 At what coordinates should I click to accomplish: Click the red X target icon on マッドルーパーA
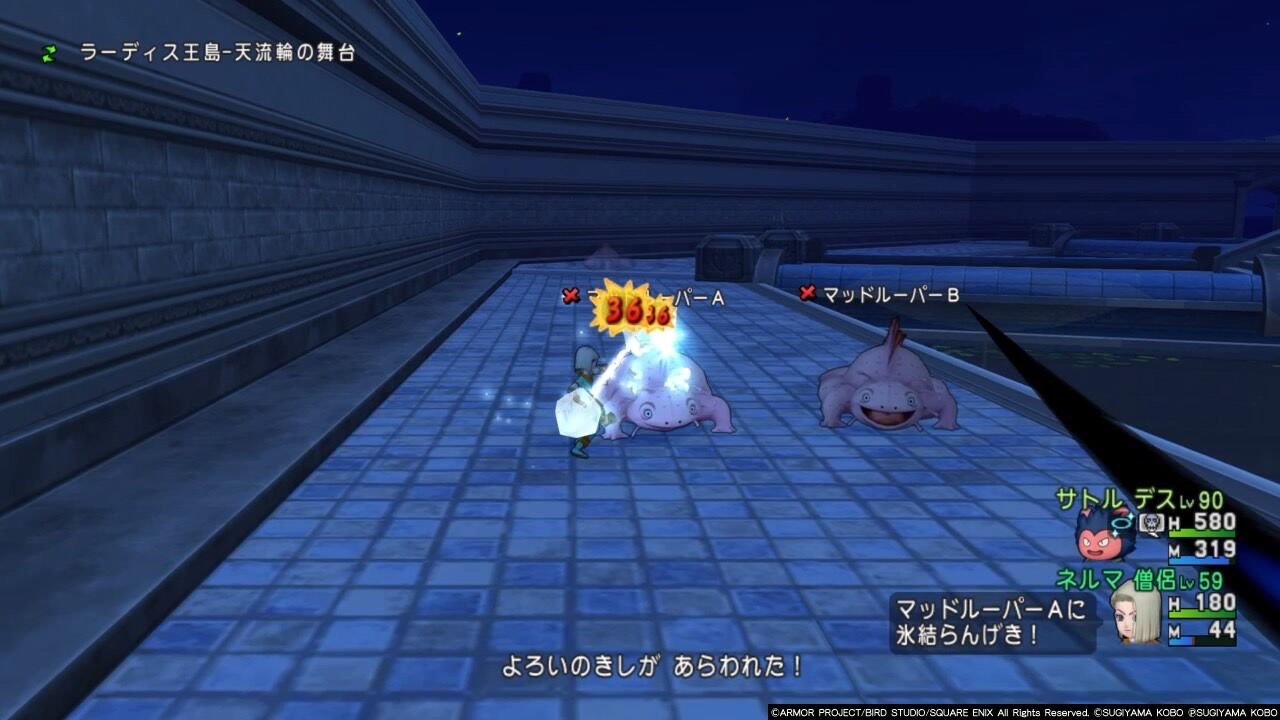pyautogui.click(x=572, y=295)
